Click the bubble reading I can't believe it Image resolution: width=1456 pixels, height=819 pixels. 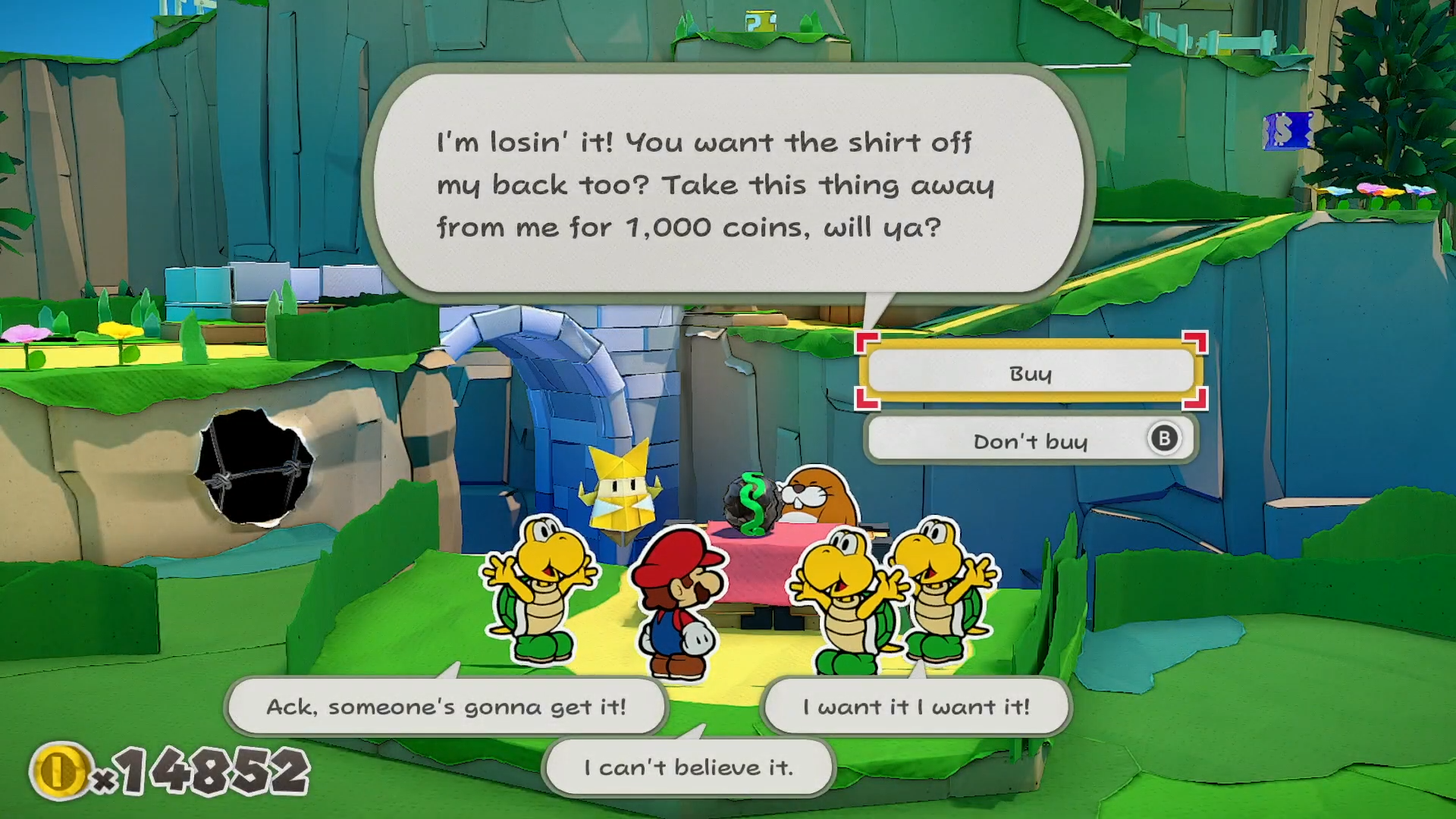(688, 766)
